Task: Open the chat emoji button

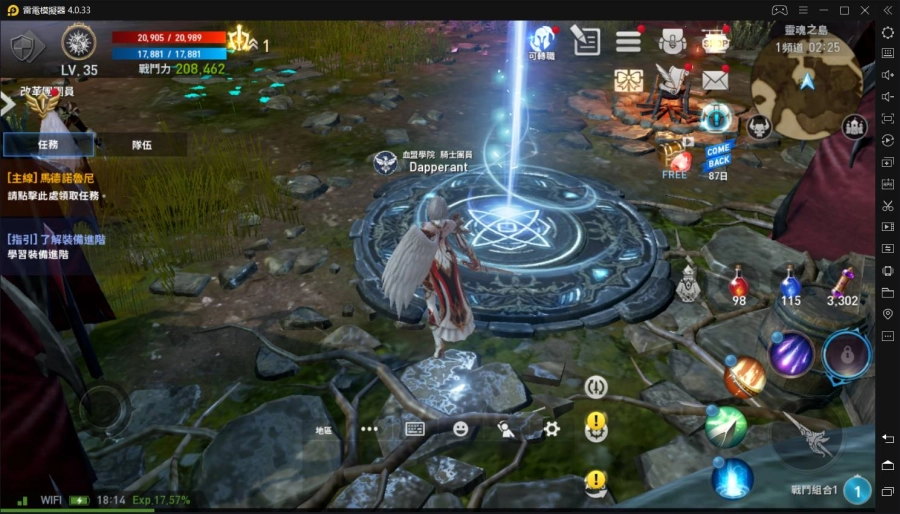Action: coord(460,429)
